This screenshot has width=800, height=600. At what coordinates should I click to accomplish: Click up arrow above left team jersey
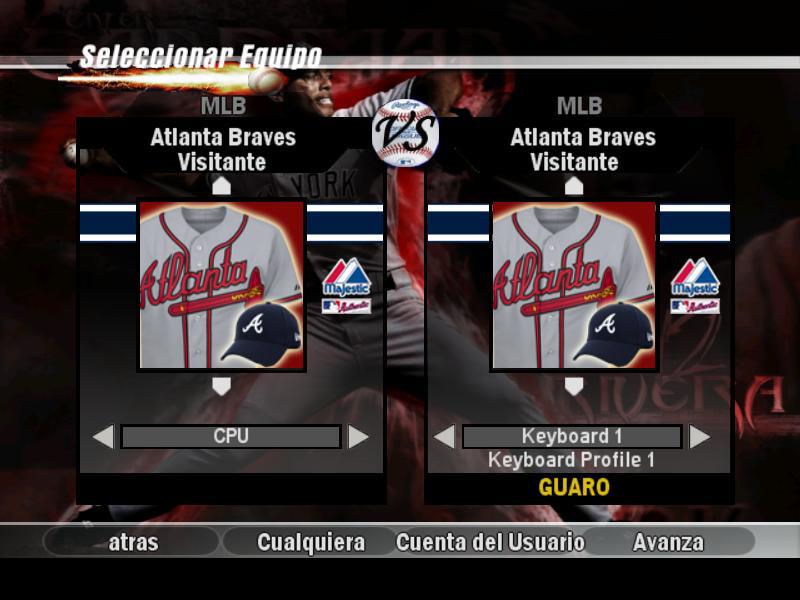tap(221, 186)
